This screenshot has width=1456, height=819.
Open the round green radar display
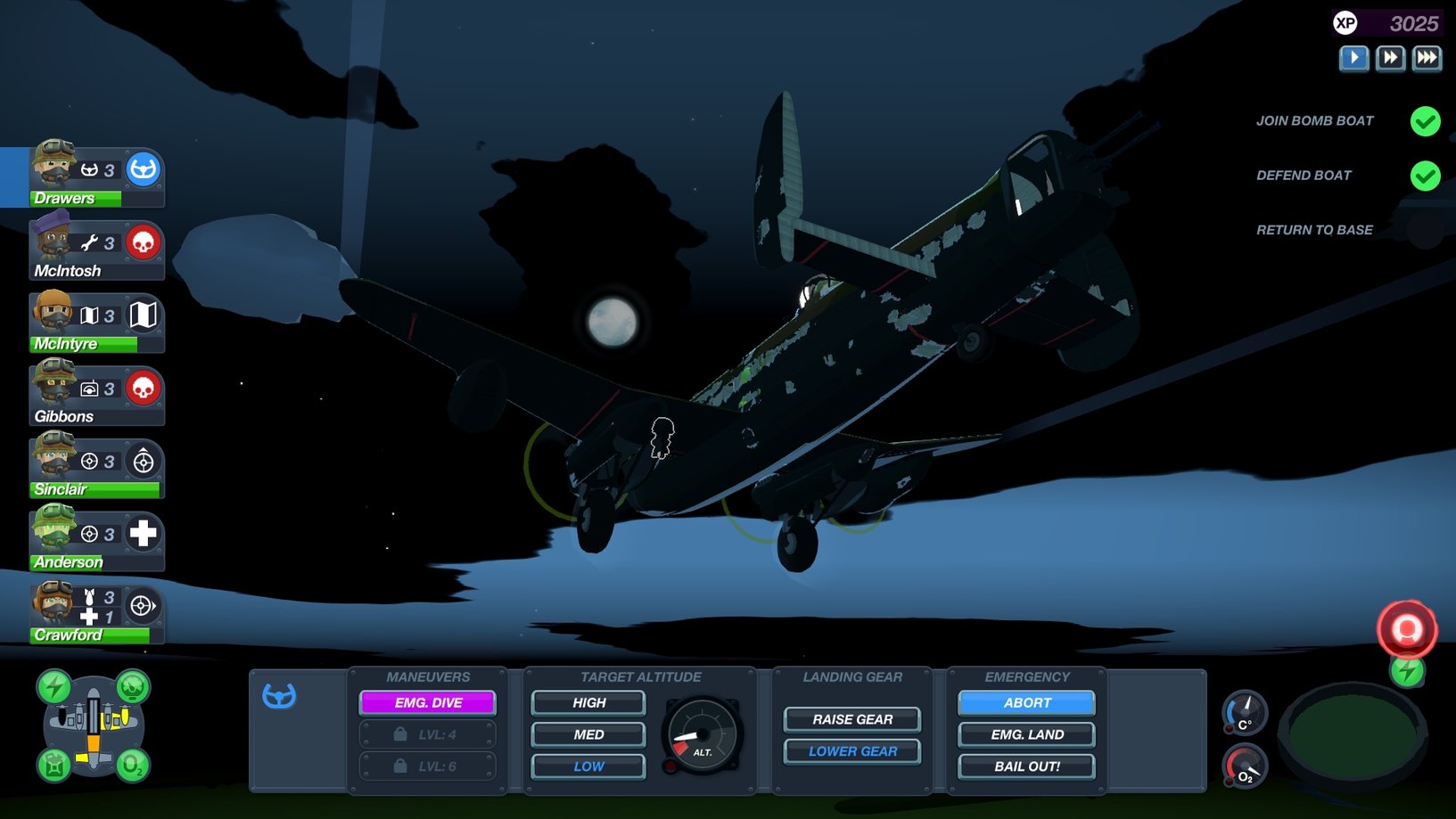click(1353, 733)
